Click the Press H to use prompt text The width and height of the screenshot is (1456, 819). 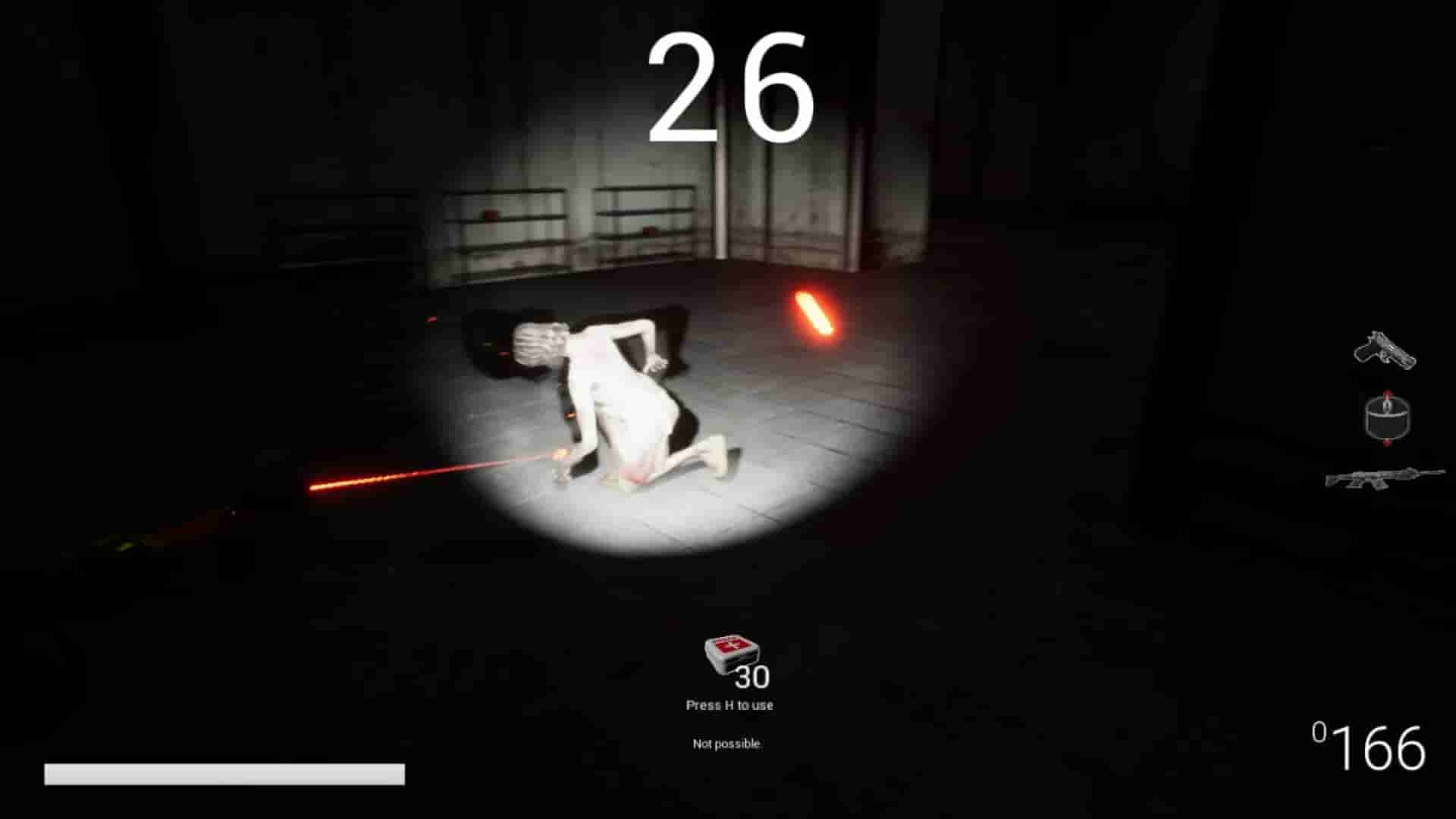(730, 704)
